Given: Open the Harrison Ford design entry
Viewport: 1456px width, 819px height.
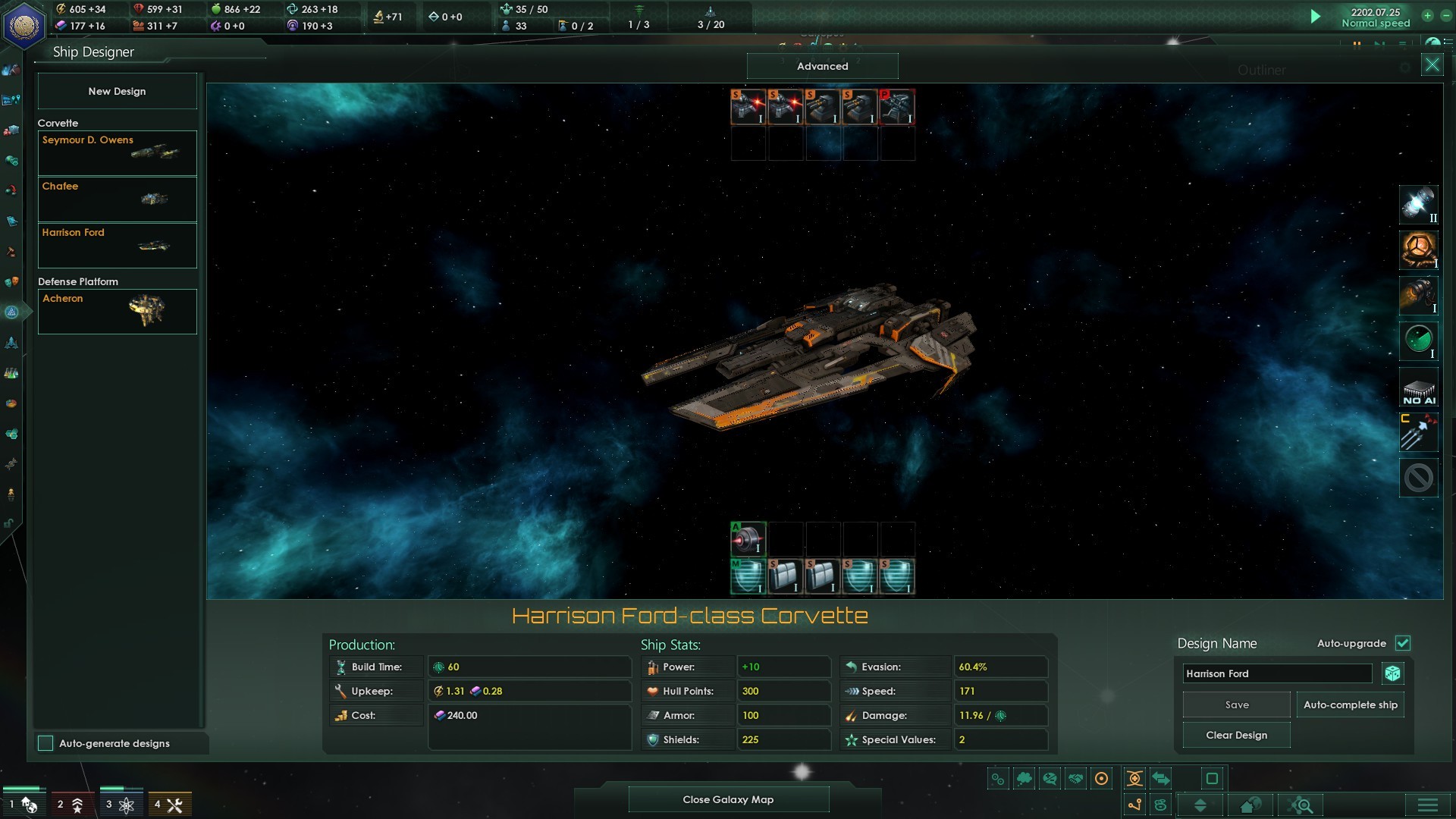Looking at the screenshot, I should pos(117,245).
